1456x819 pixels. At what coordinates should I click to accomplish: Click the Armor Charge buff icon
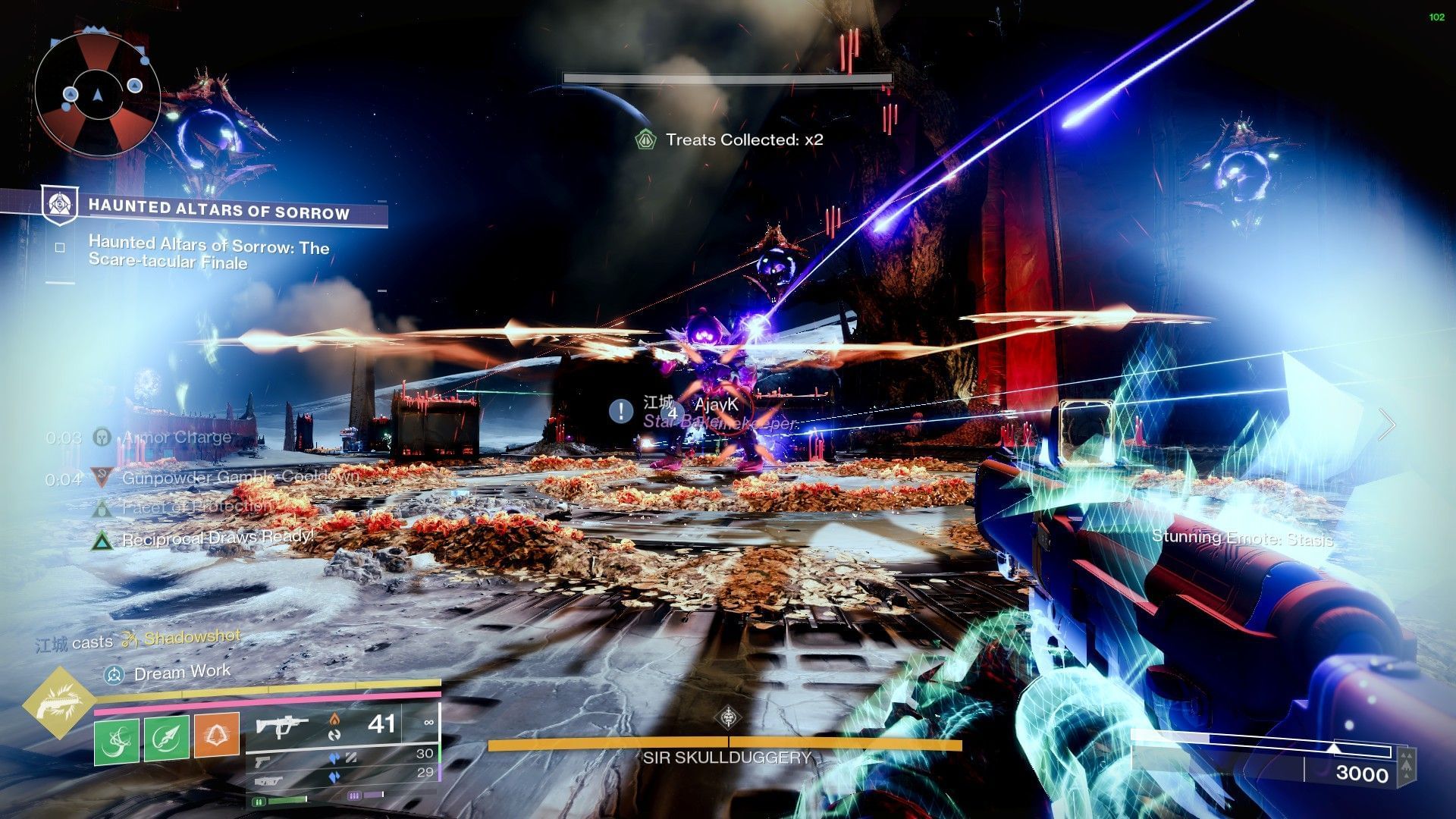tap(102, 438)
